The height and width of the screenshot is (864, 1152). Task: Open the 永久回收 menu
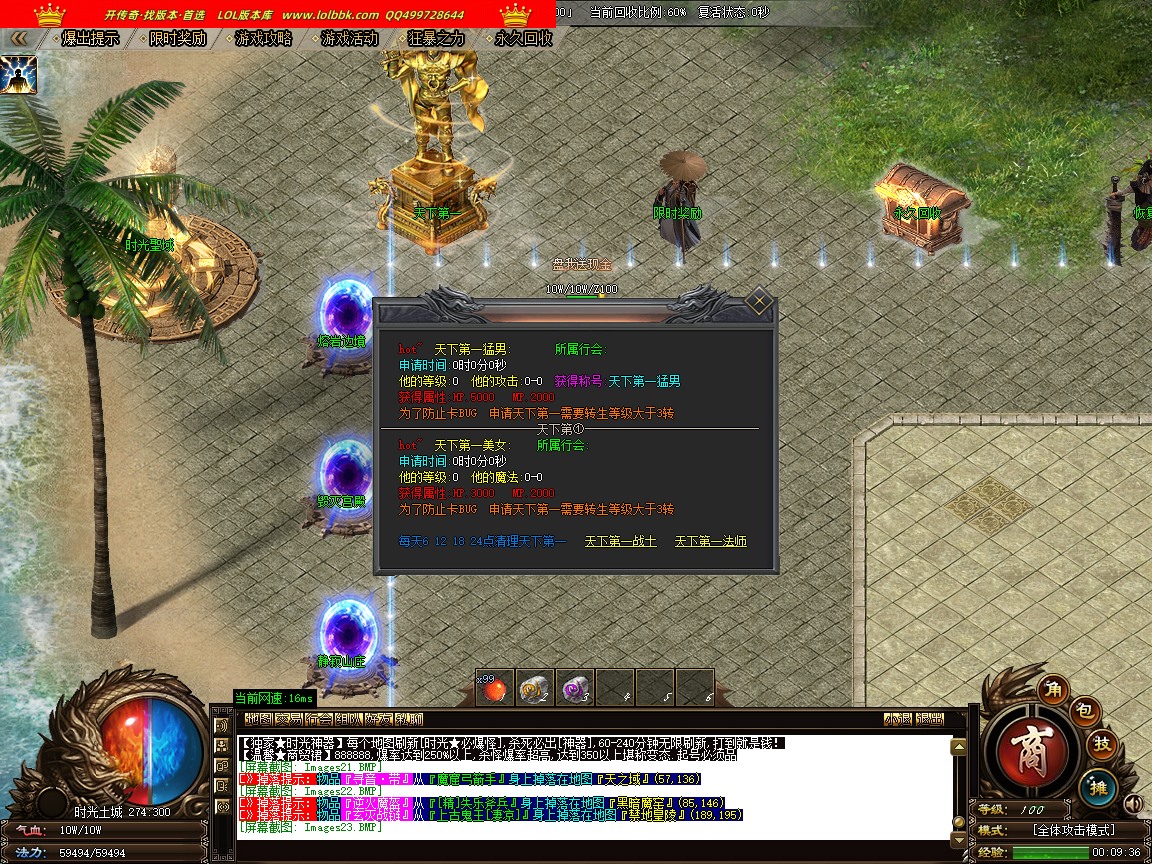(523, 39)
